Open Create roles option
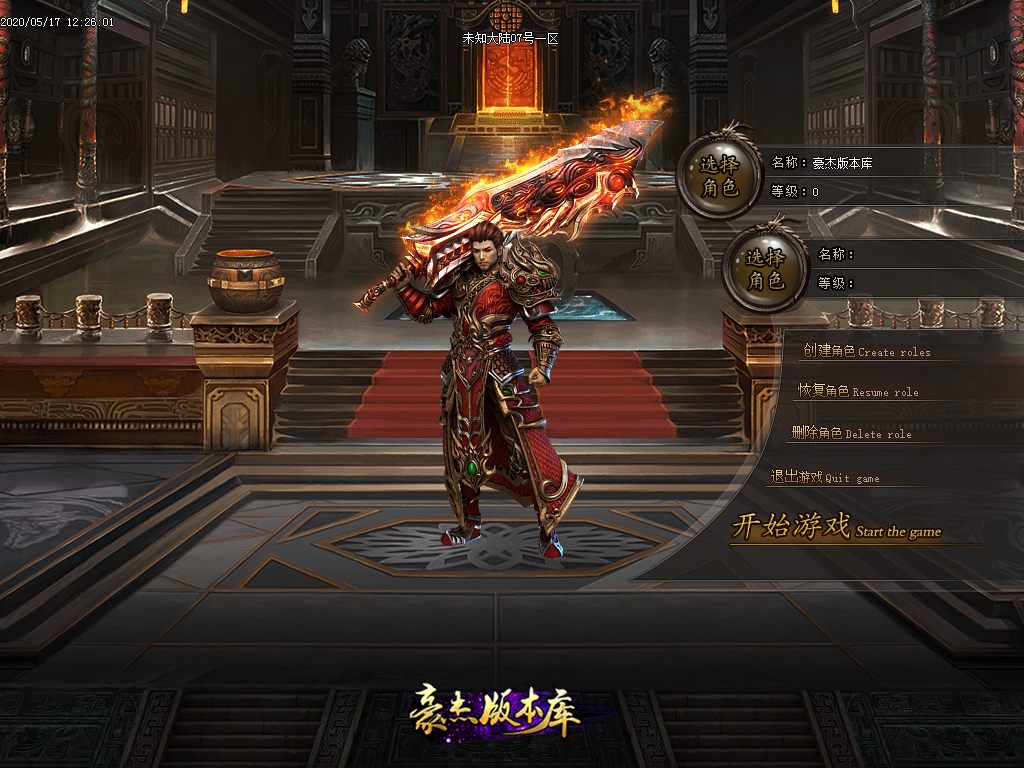Viewport: 1024px width, 768px height. coord(866,351)
